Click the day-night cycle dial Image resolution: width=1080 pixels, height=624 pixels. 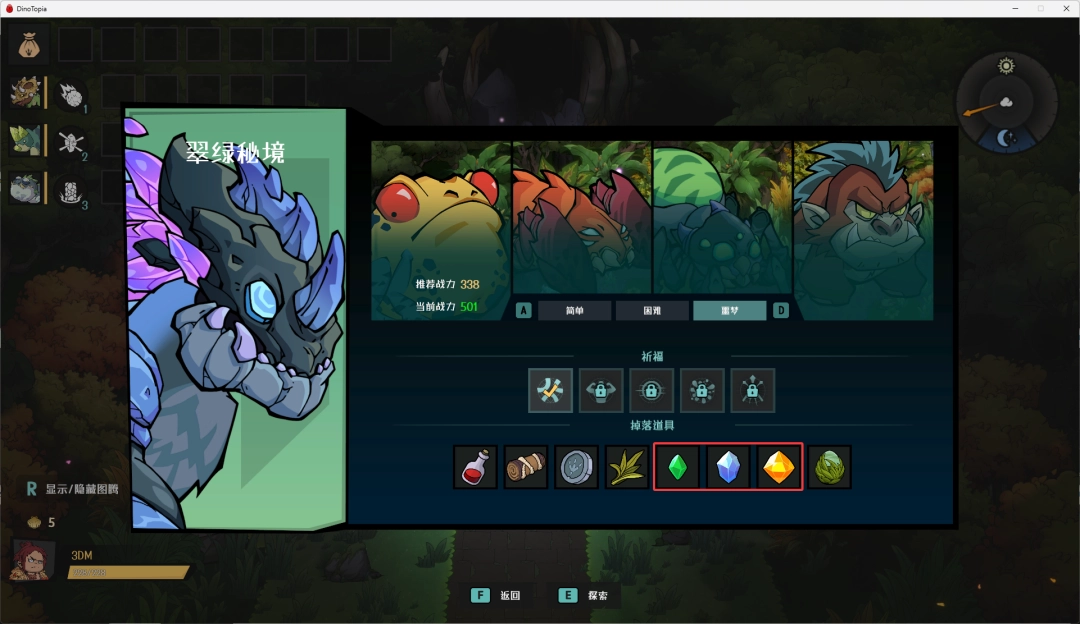pyautogui.click(x=1005, y=103)
